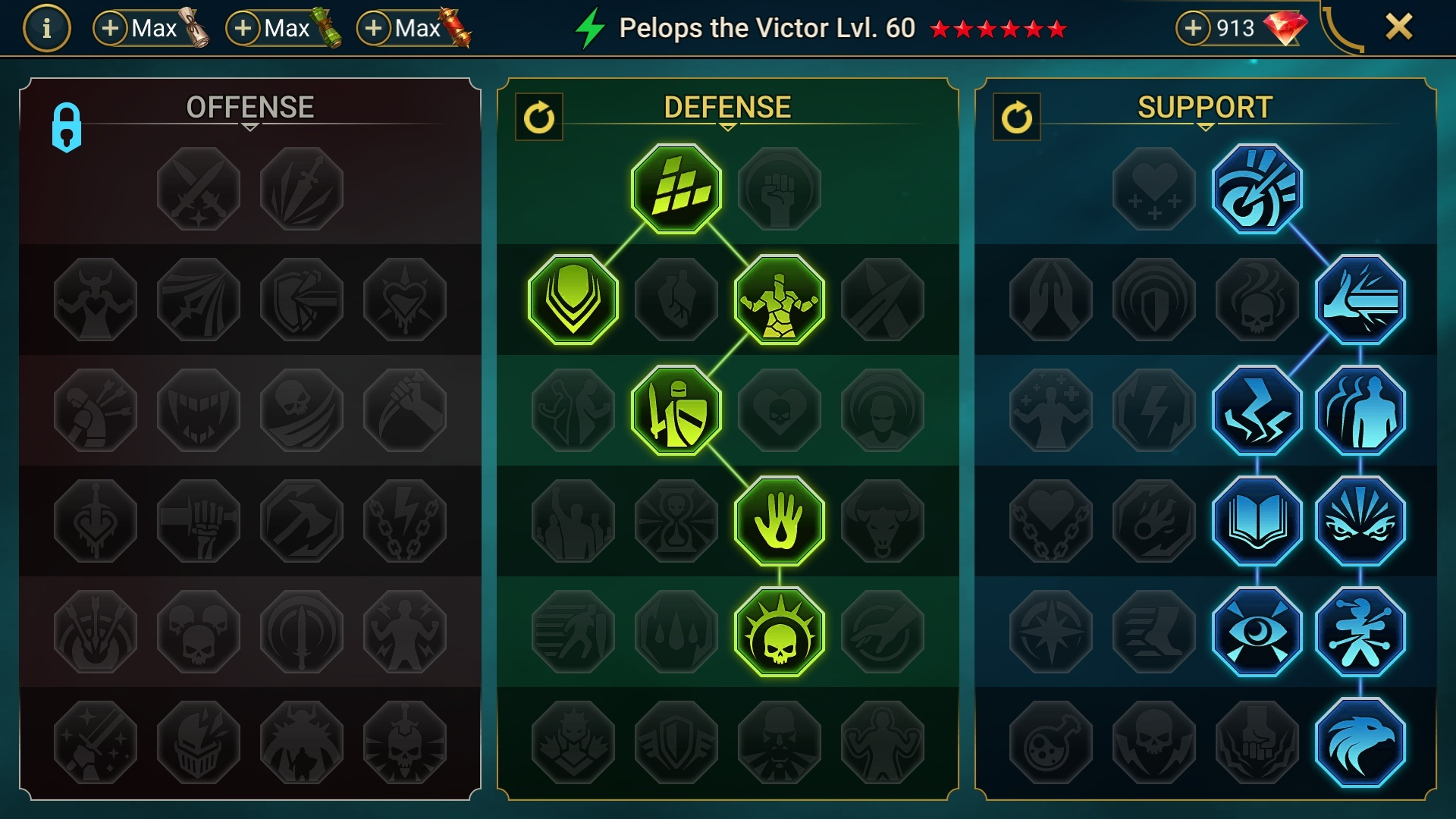Expand the arrow under the Offense header
Viewport: 1456px width, 819px height.
click(250, 127)
